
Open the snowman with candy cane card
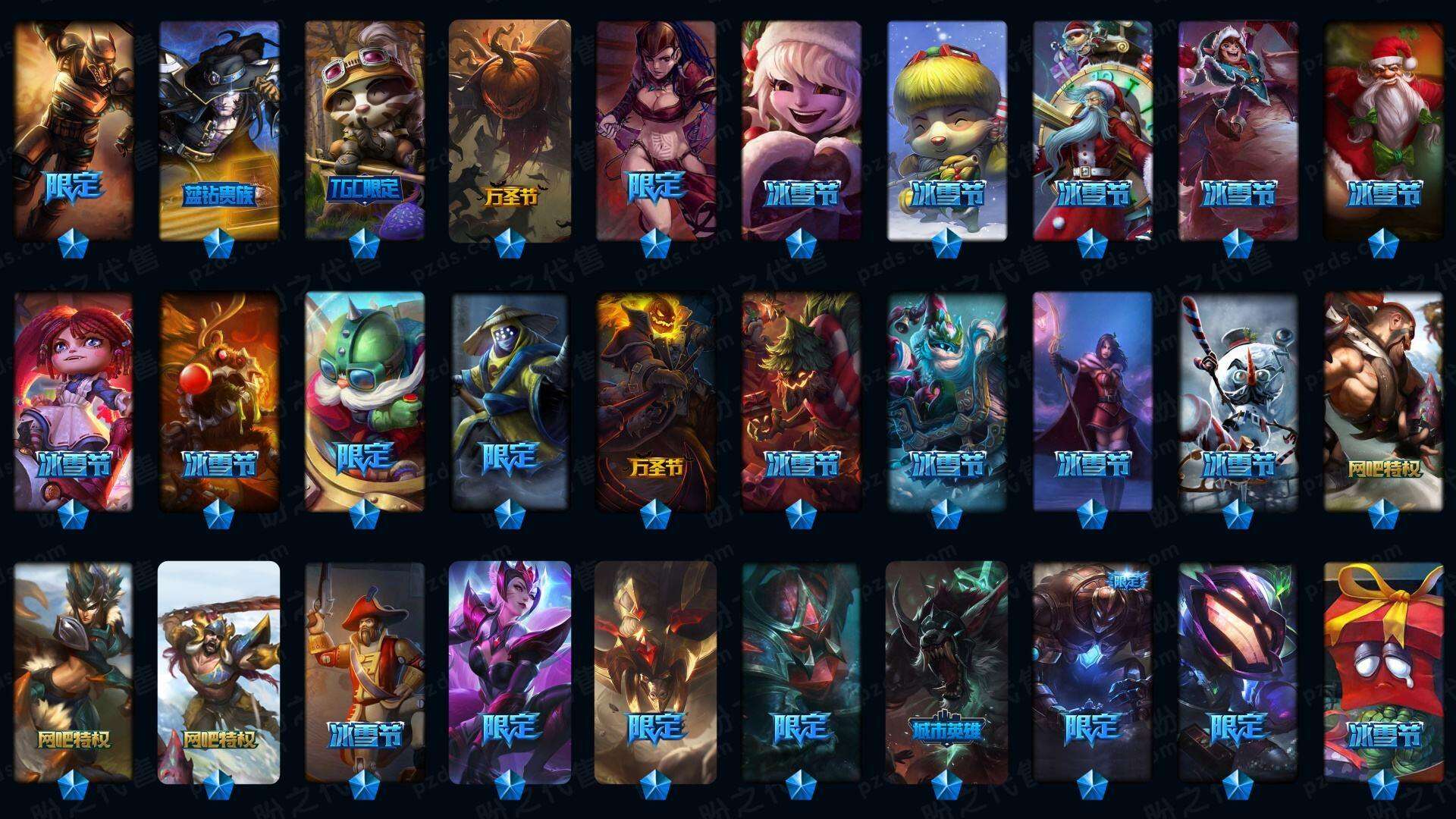pyautogui.click(x=1238, y=402)
